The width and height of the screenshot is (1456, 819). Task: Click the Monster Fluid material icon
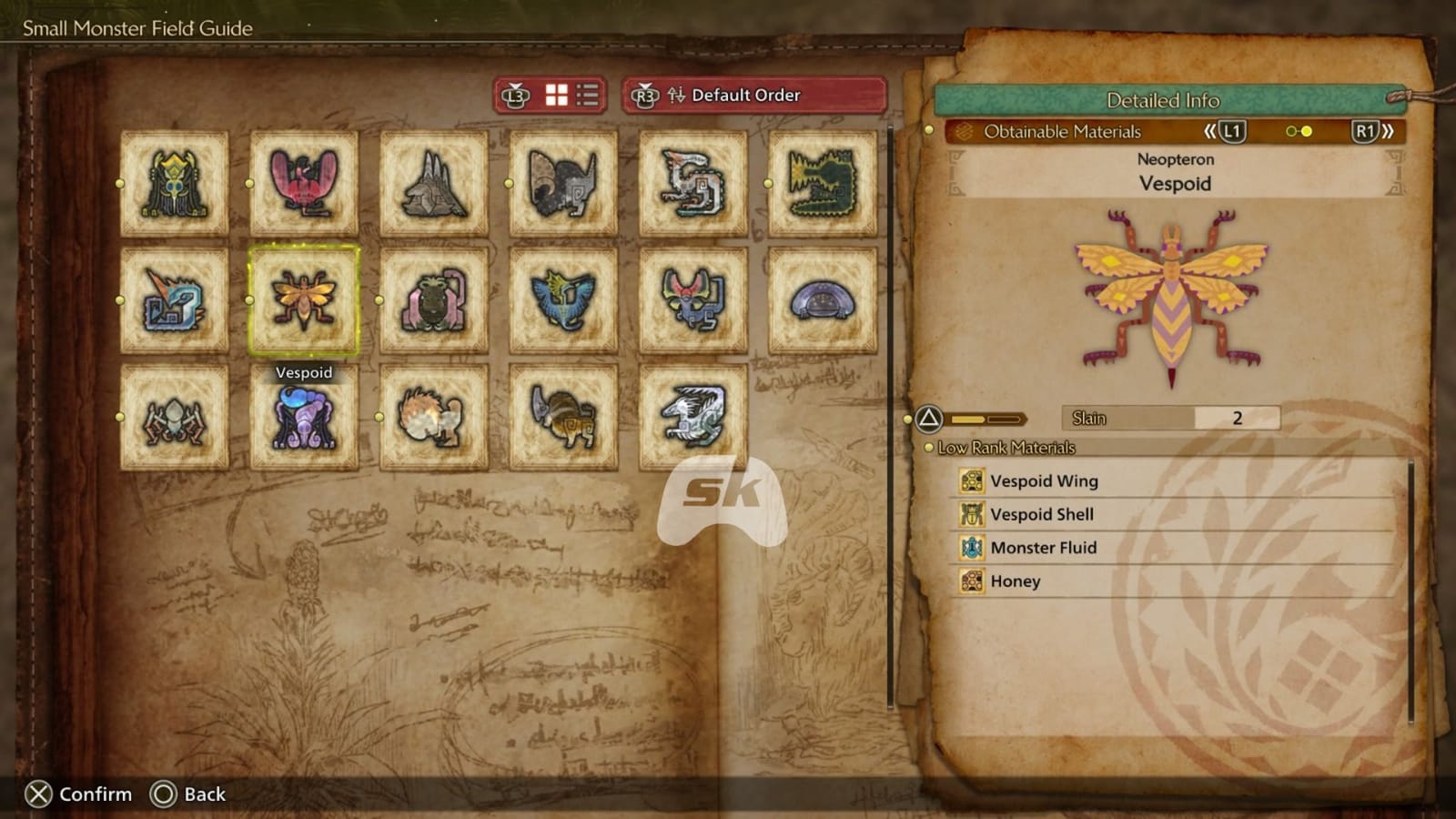[971, 547]
